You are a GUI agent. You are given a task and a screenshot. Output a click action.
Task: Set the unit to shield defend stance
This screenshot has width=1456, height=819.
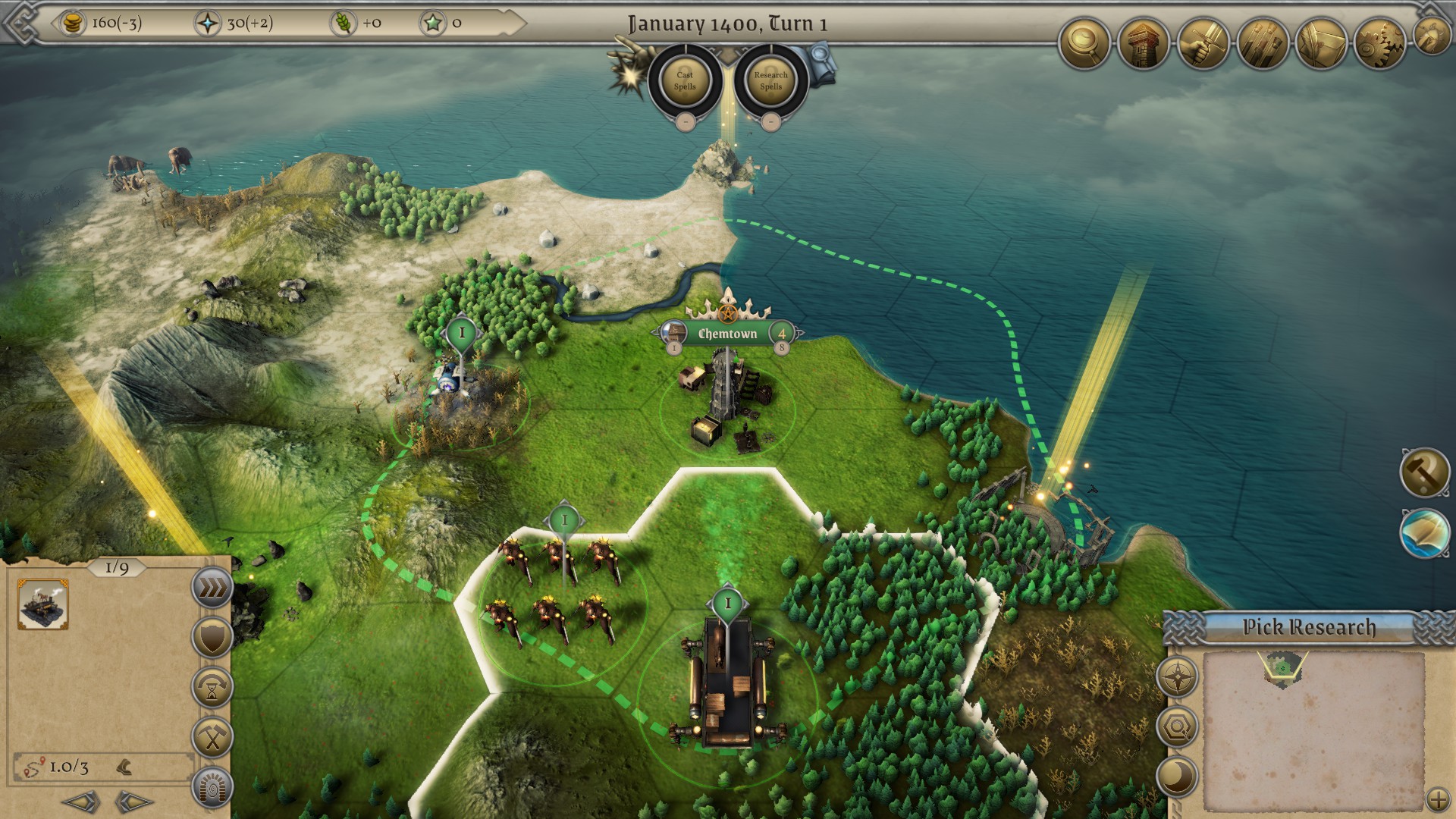tap(212, 637)
